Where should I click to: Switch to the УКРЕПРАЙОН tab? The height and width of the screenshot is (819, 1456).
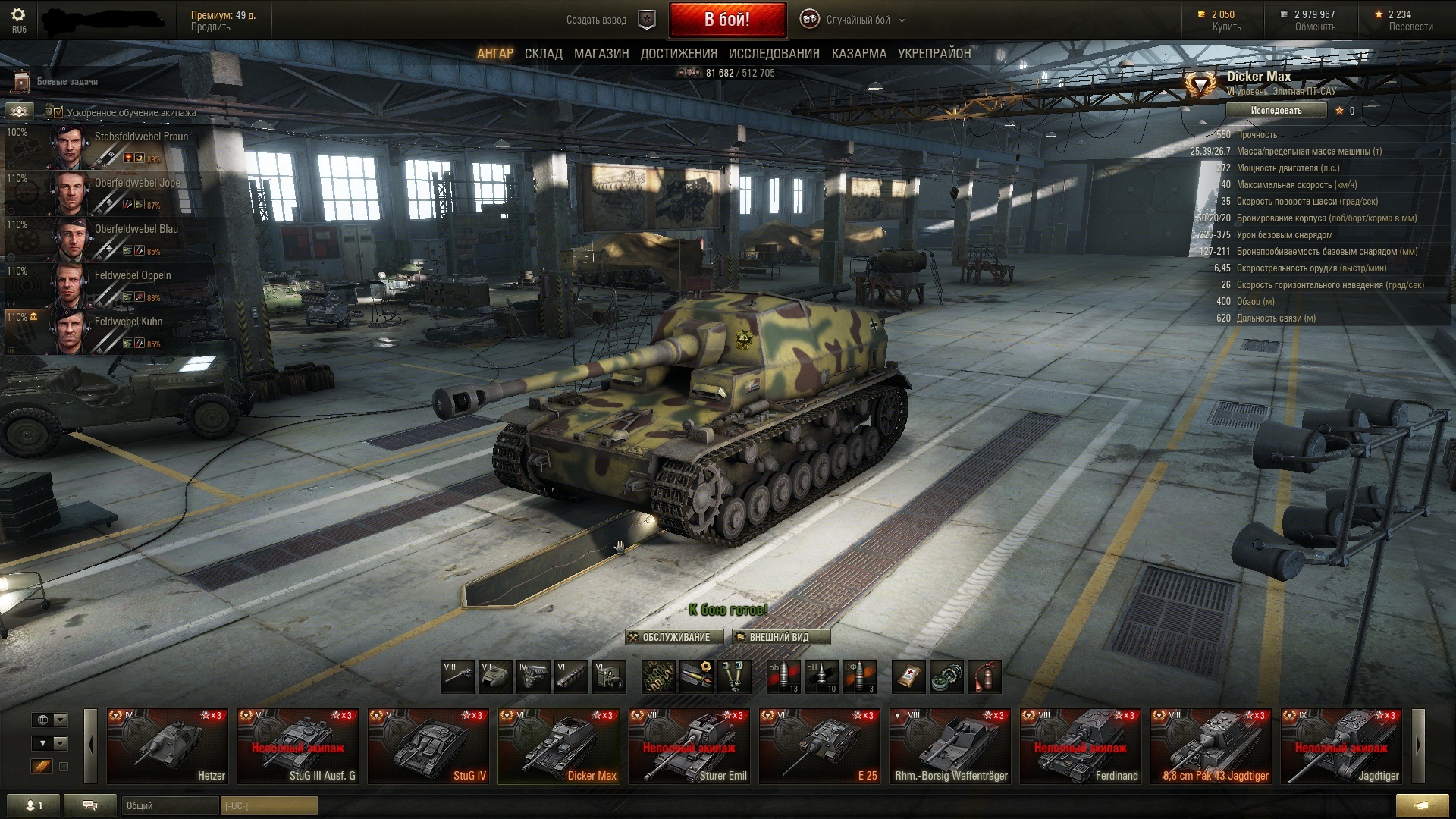tap(934, 54)
